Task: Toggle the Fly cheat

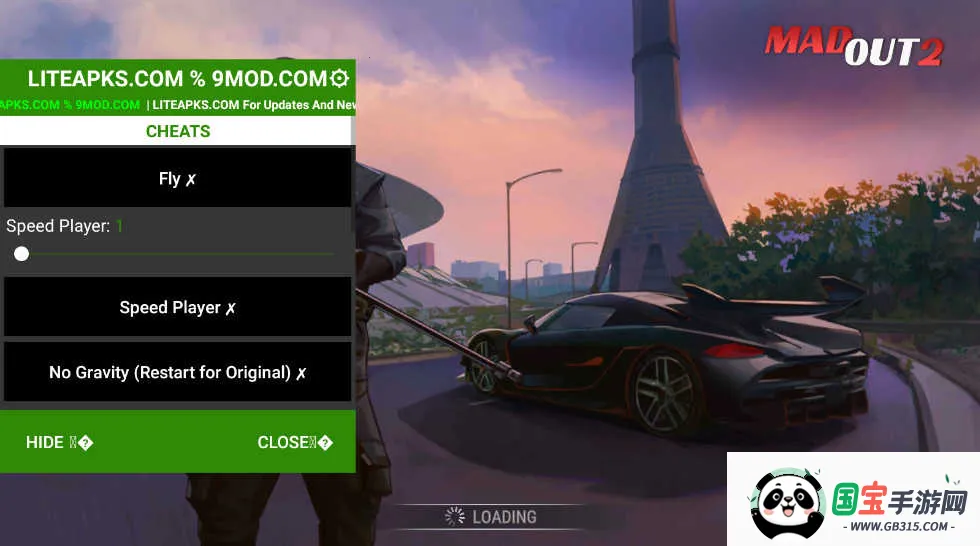Action: click(x=178, y=179)
